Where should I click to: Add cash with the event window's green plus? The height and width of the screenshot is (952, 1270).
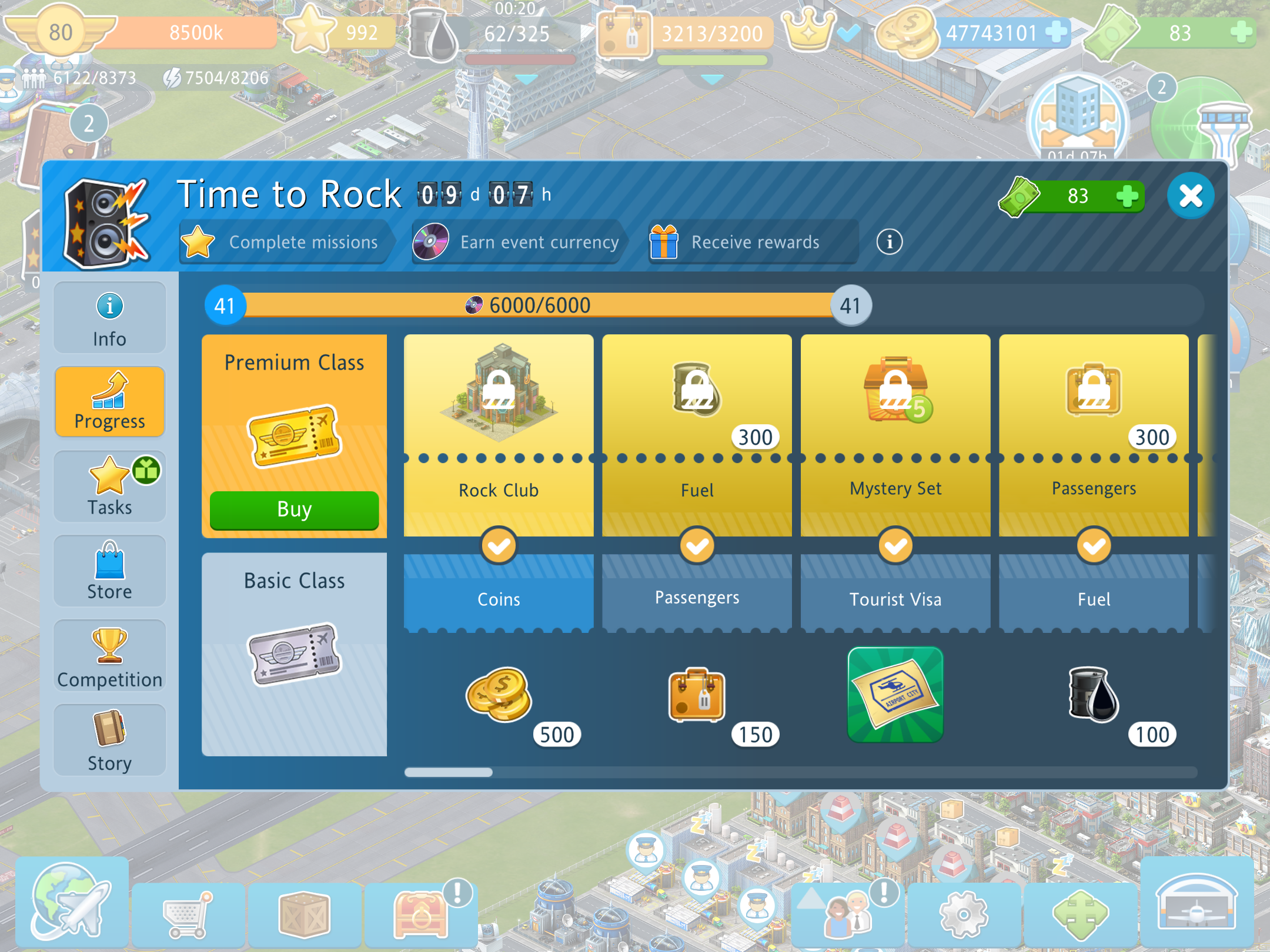coord(1127,196)
